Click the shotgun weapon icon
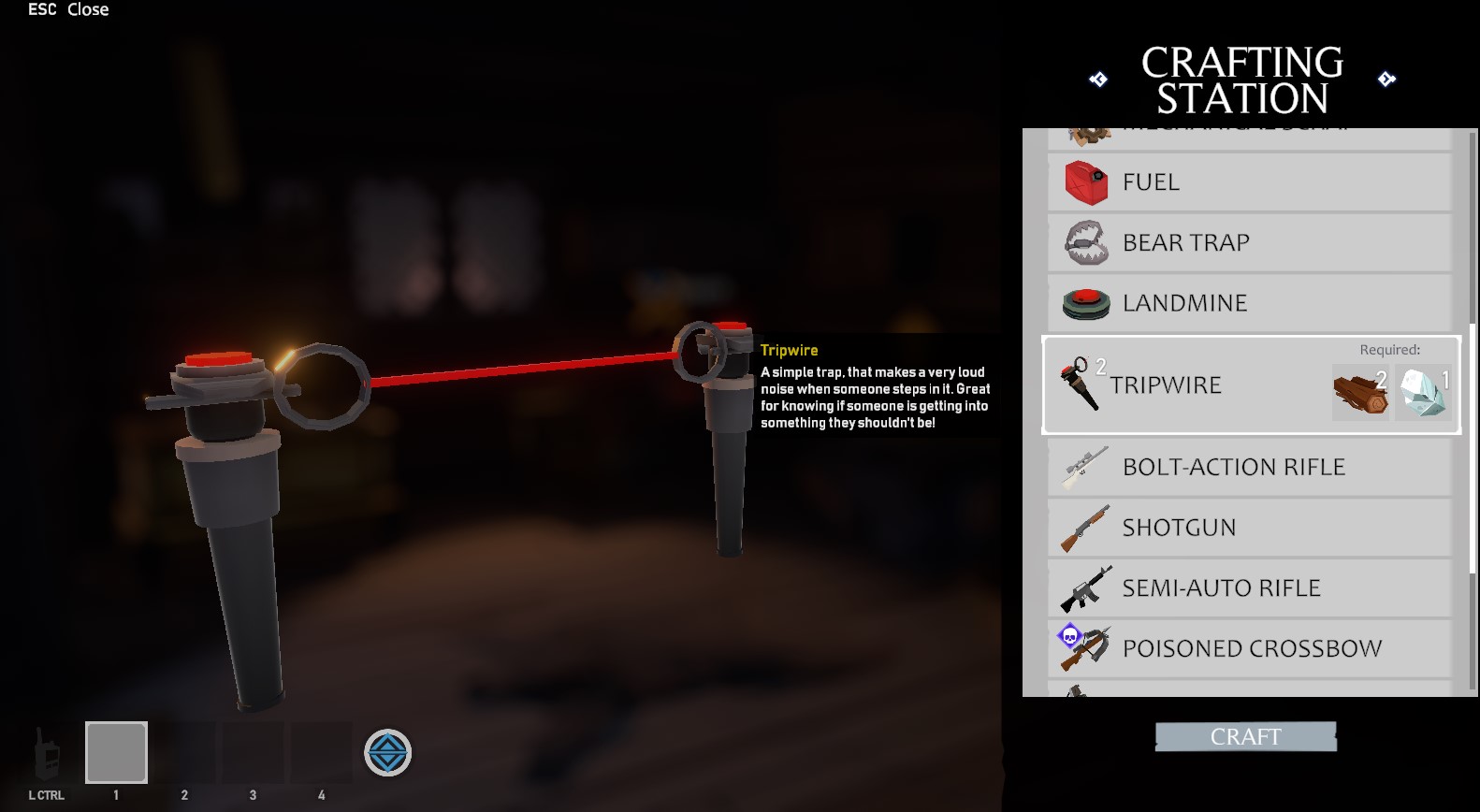Viewport: 1480px width, 812px height. point(1082,527)
